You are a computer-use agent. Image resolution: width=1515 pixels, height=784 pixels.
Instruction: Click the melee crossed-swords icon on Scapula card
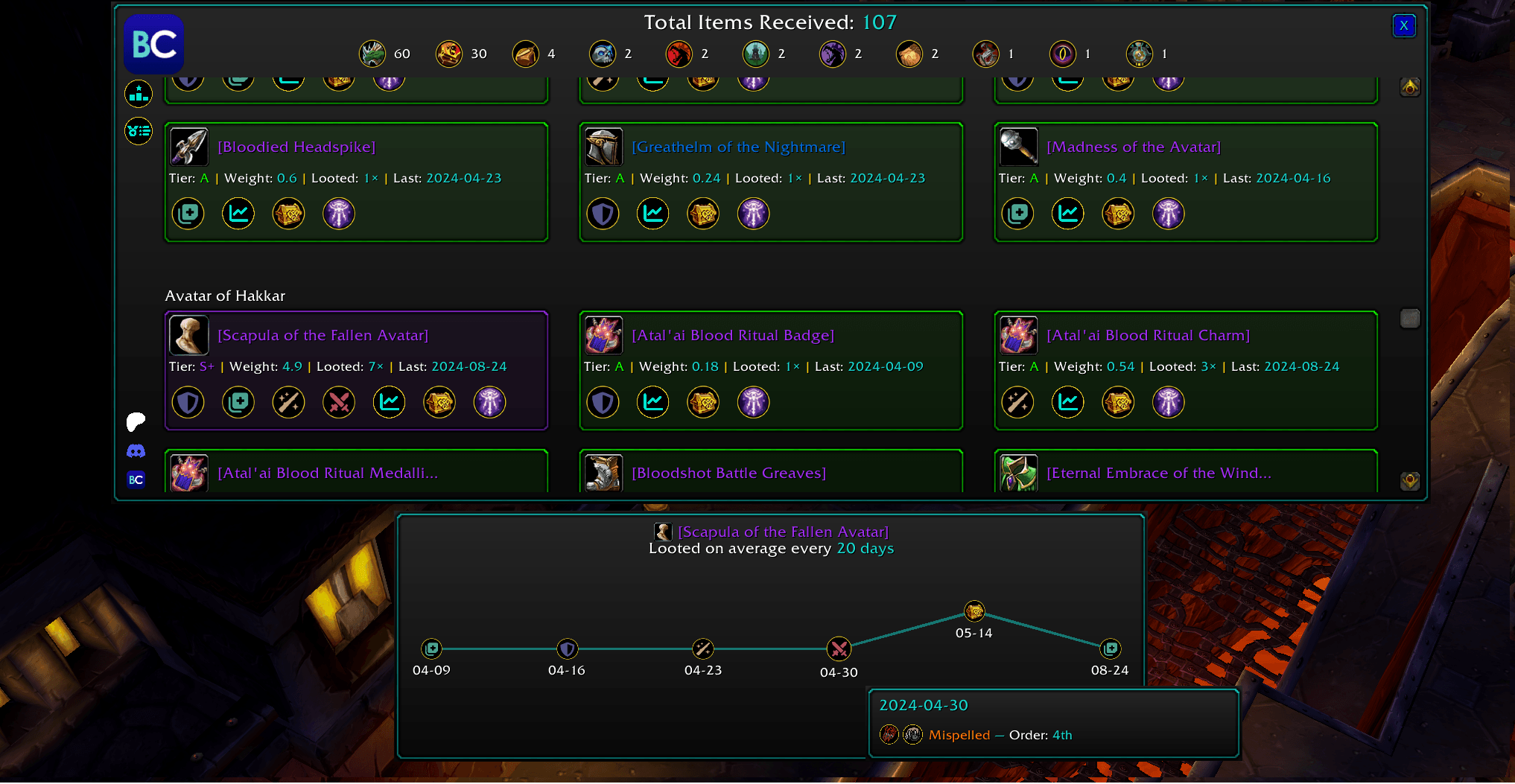(338, 402)
